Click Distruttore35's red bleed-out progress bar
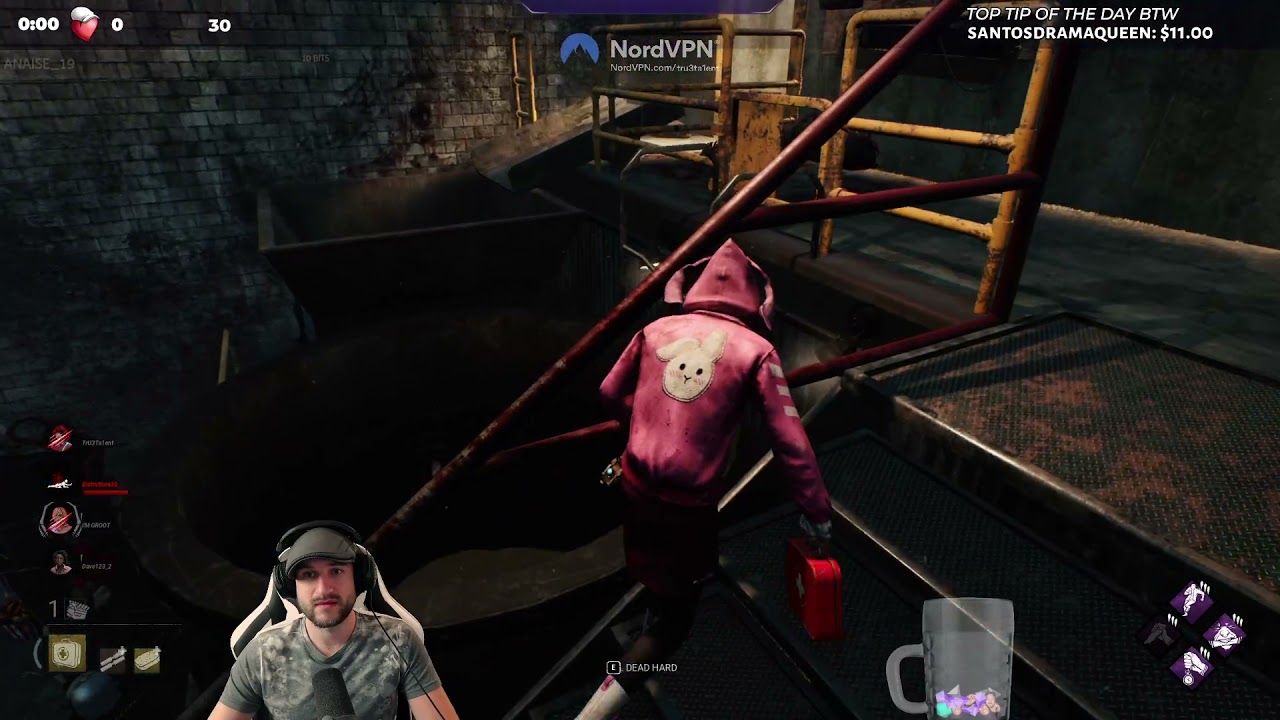 pos(106,492)
